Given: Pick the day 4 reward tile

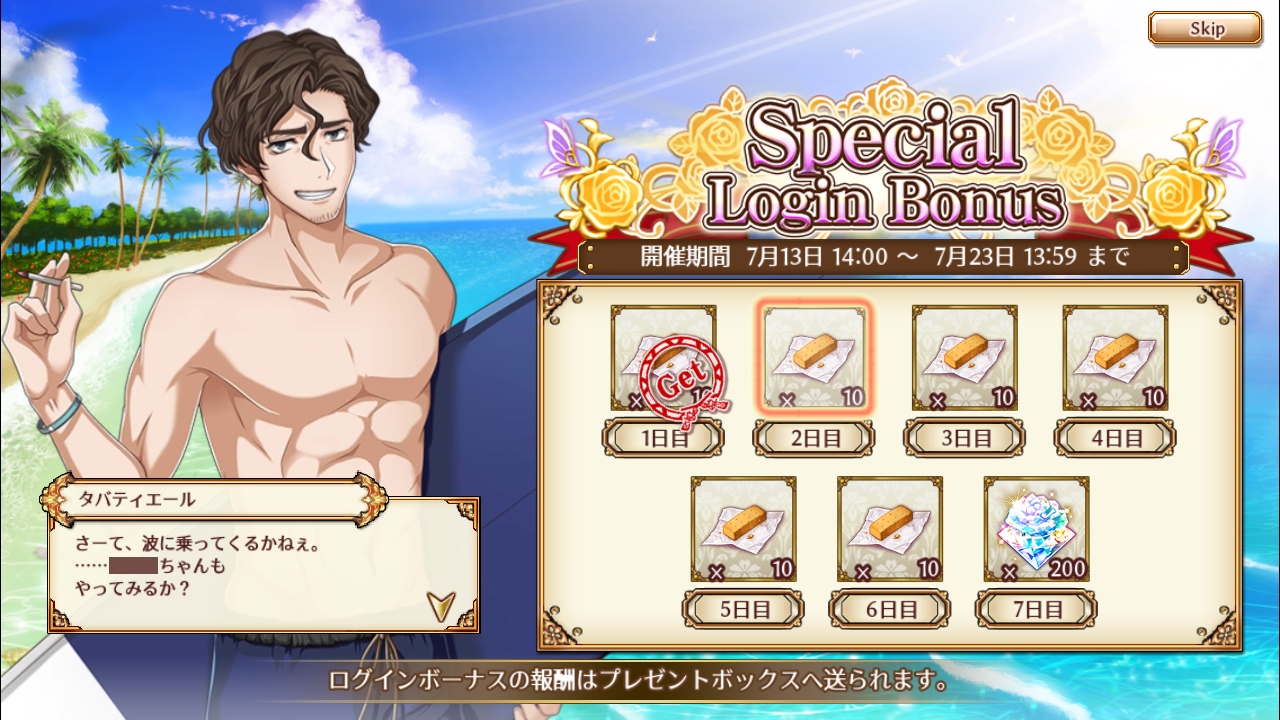Looking at the screenshot, I should point(1115,359).
